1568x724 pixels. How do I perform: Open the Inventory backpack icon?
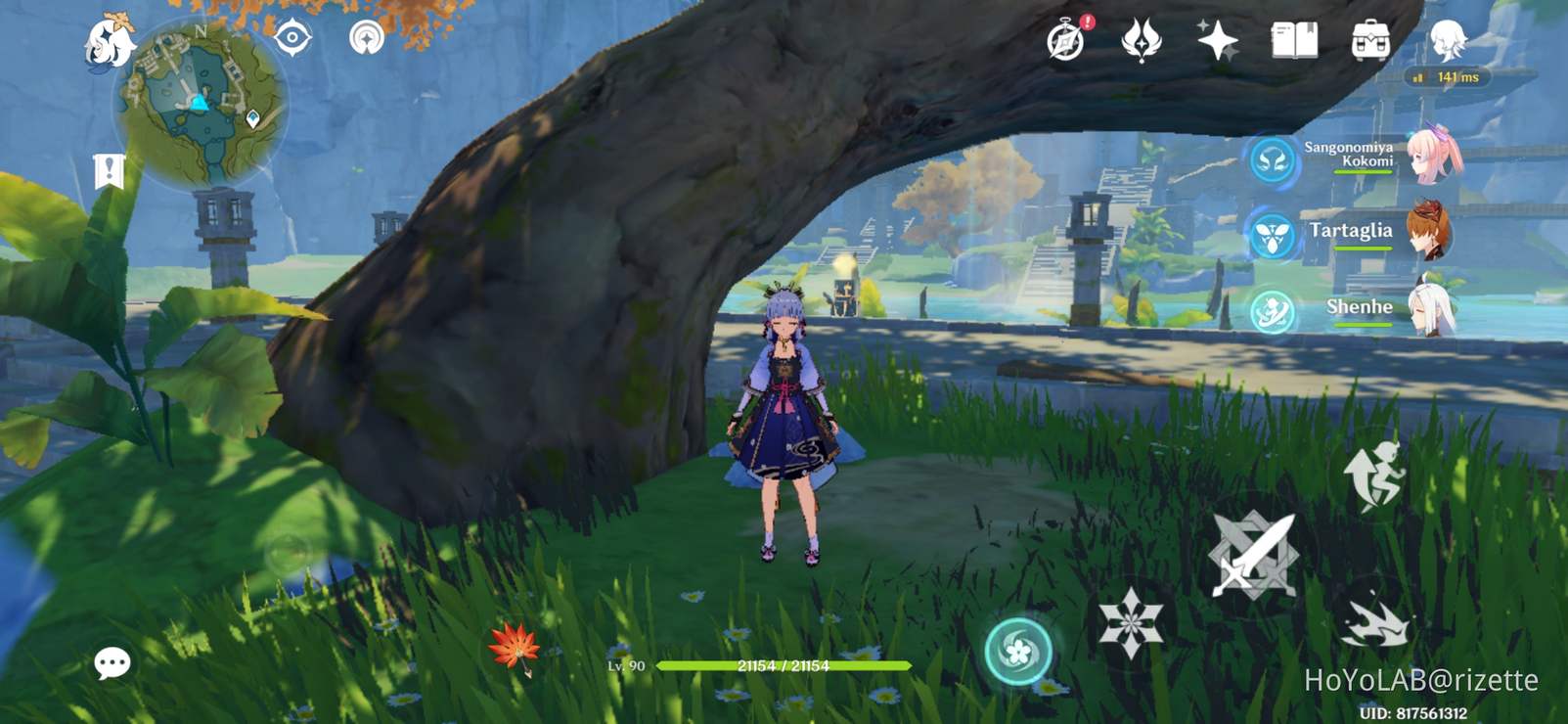click(x=1371, y=42)
